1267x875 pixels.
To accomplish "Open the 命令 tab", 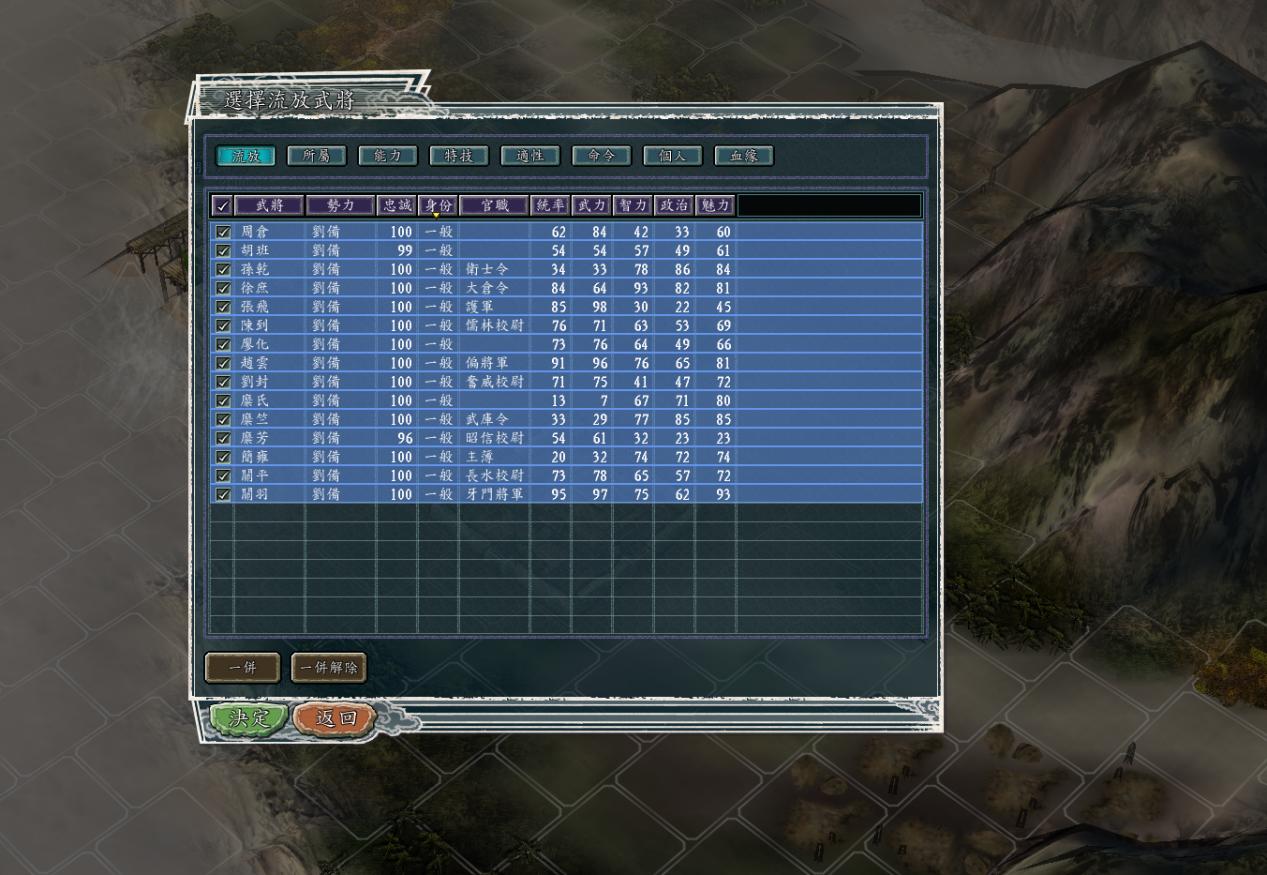I will pyautogui.click(x=601, y=156).
